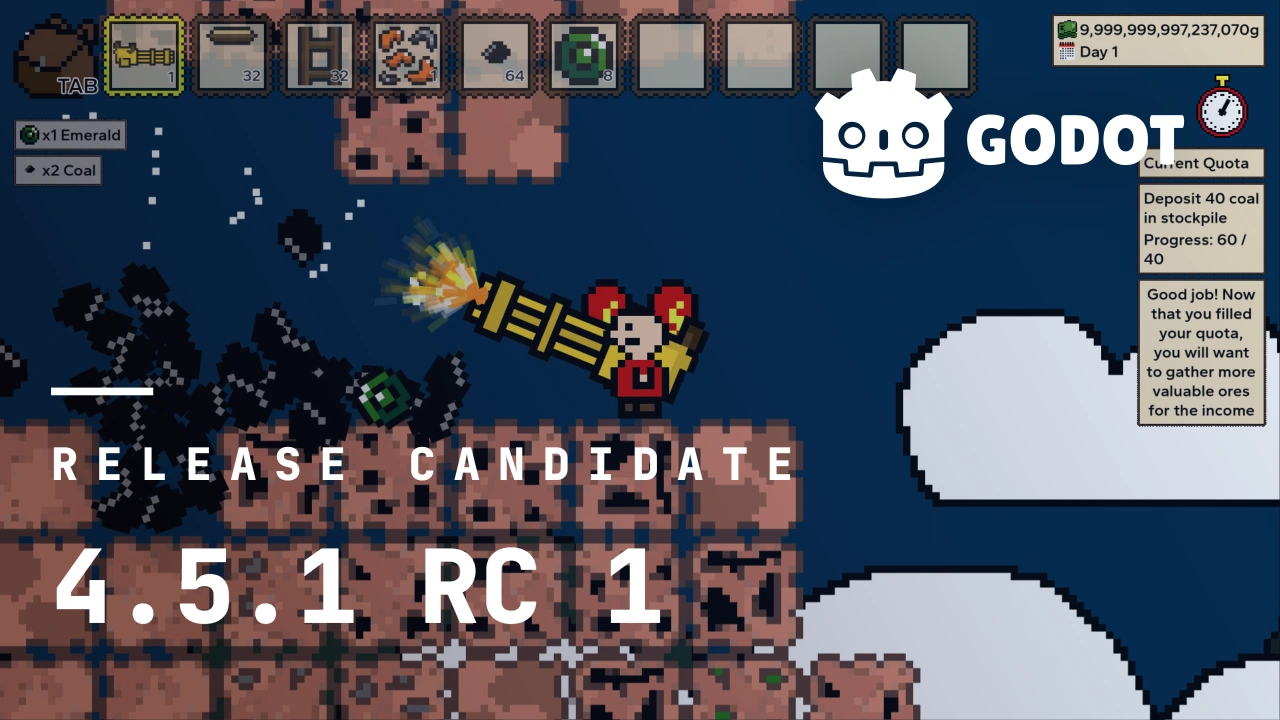
Task: Click the money bills icon on the gold counter
Action: pos(1068,30)
